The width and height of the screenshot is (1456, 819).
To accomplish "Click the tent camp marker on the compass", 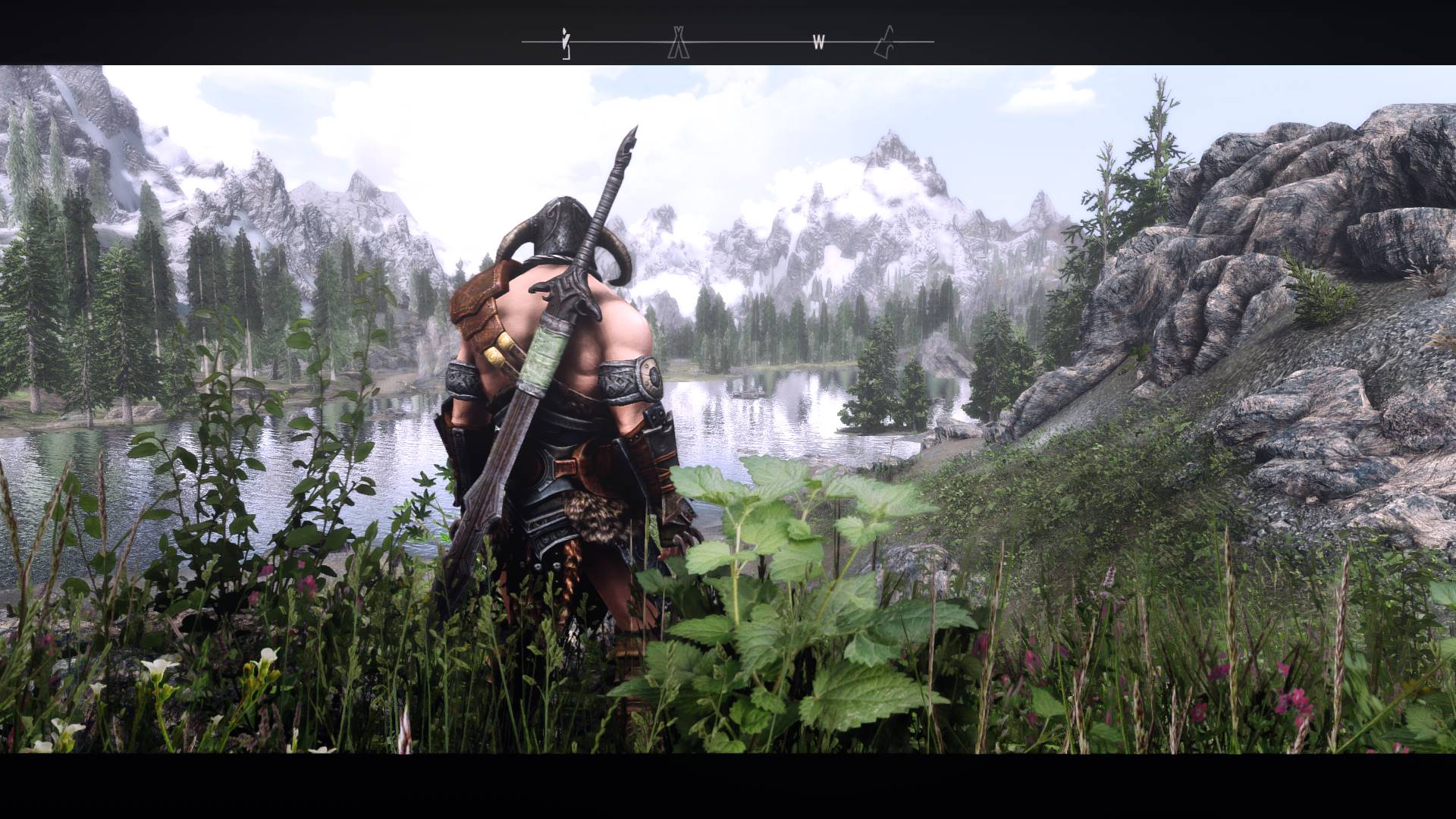I will pyautogui.click(x=678, y=42).
